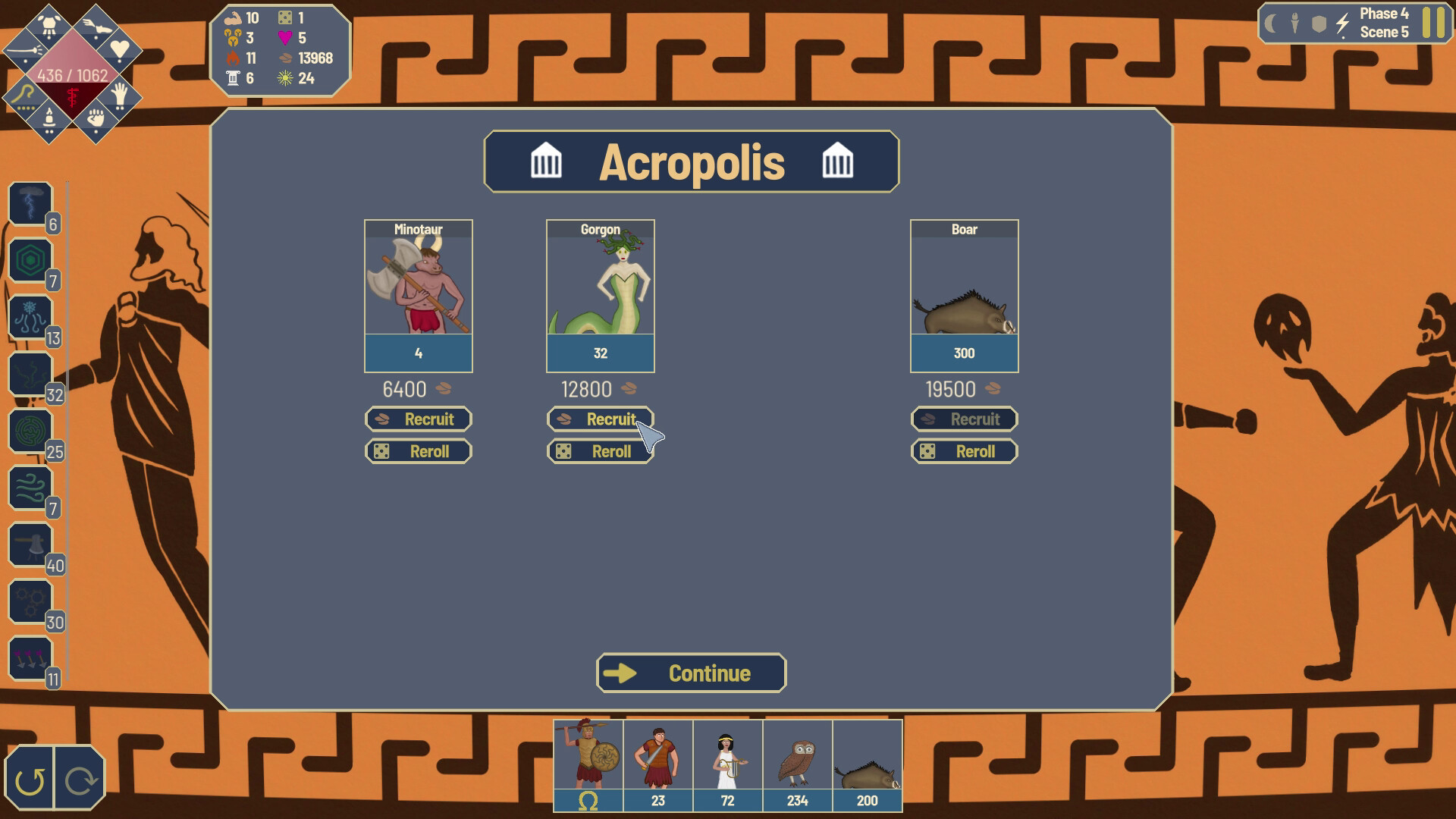Screen dimensions: 1456x819
Task: Click the crescent moon icon near Phase 4
Action: coord(1270,24)
